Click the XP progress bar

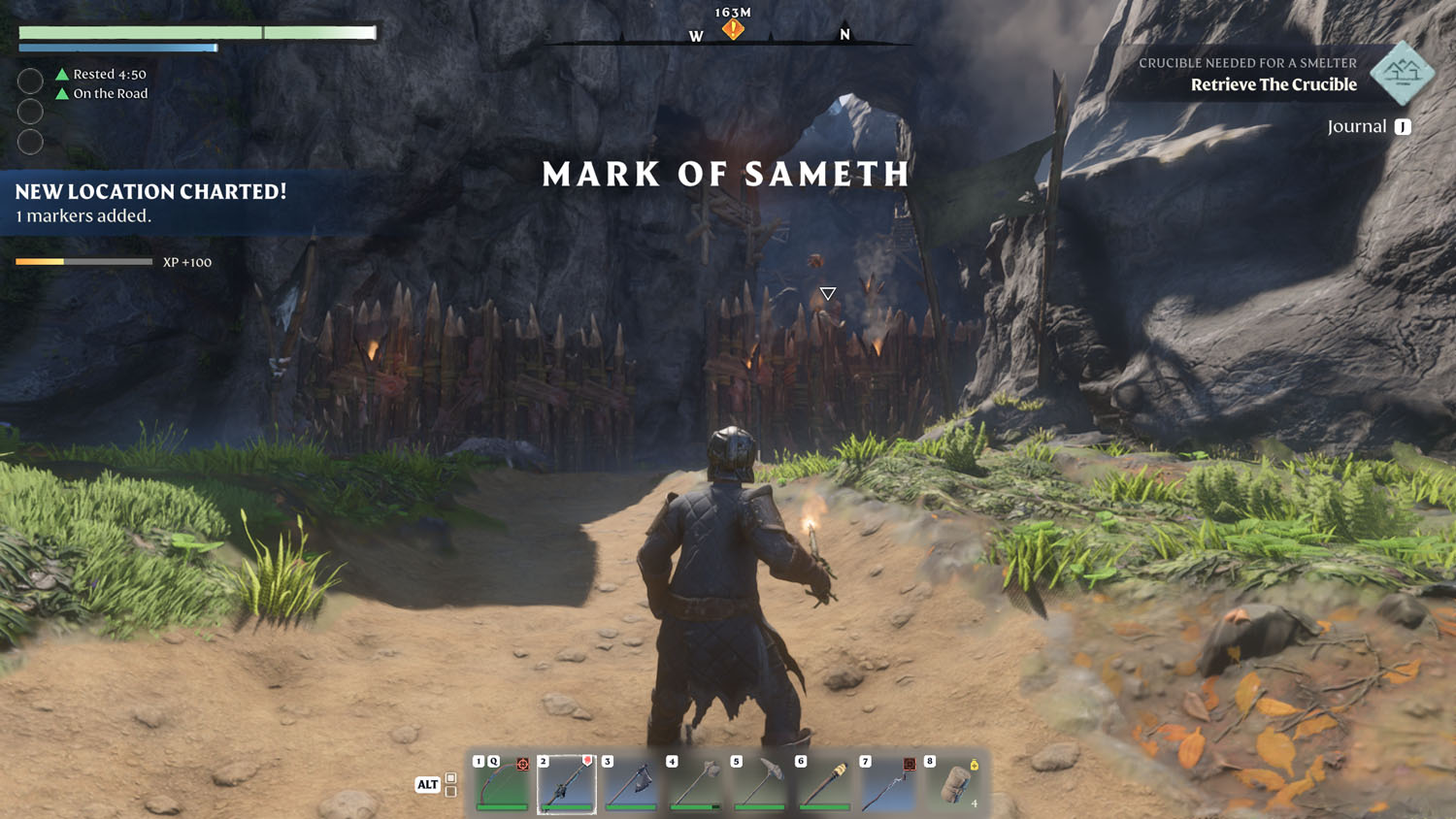tap(81, 261)
